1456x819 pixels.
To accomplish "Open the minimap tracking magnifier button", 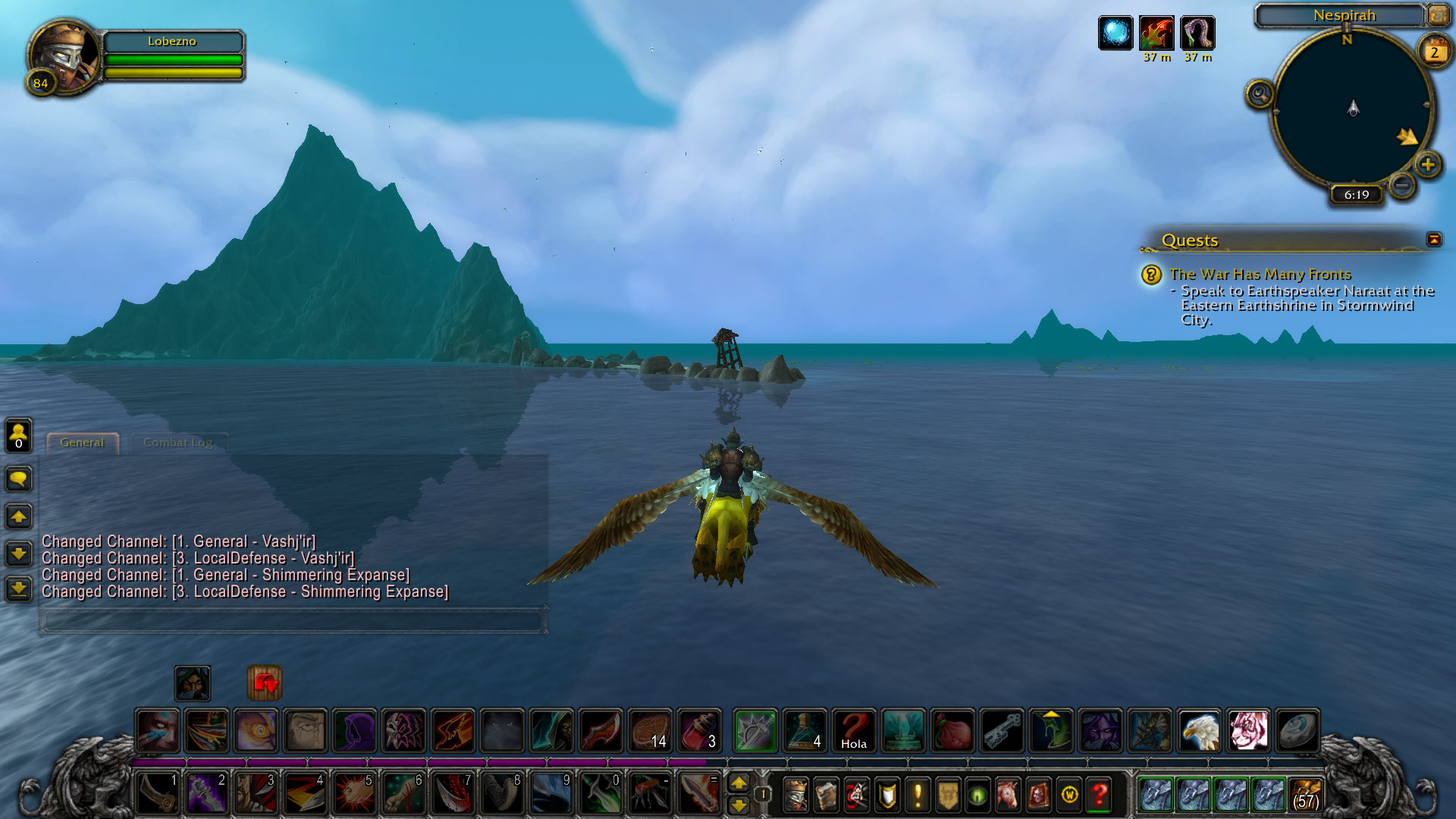I will (1260, 95).
